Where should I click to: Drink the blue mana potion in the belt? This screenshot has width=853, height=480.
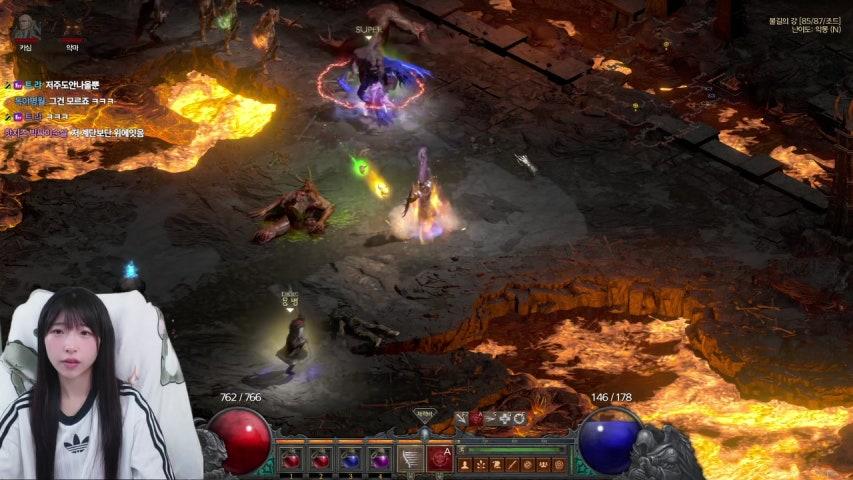(350, 459)
